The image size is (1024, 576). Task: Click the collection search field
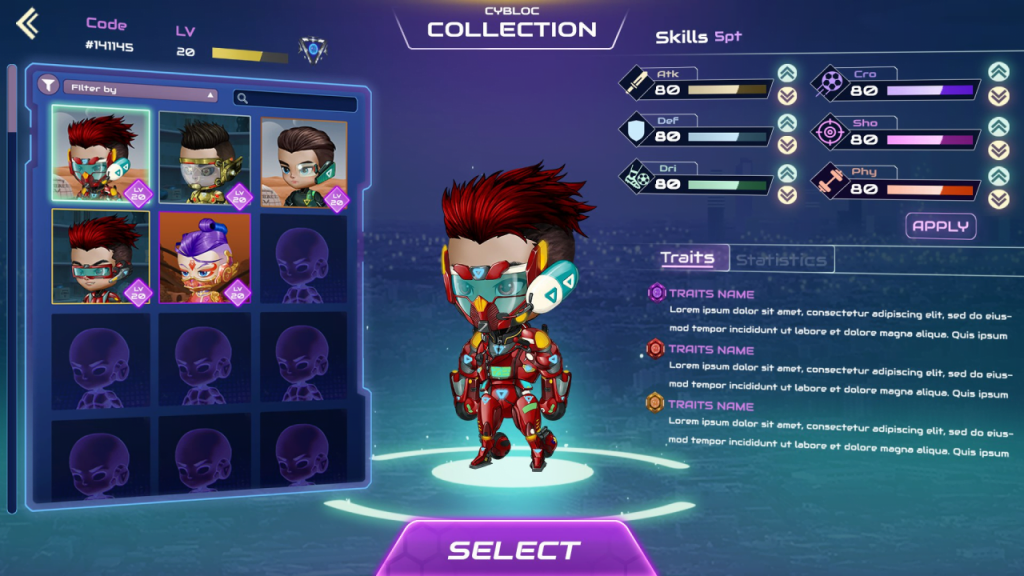[x=295, y=98]
